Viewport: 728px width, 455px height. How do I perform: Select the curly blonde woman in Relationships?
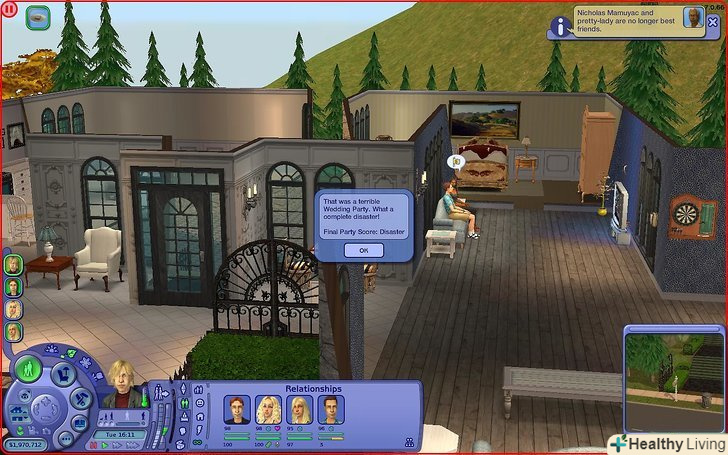(268, 409)
